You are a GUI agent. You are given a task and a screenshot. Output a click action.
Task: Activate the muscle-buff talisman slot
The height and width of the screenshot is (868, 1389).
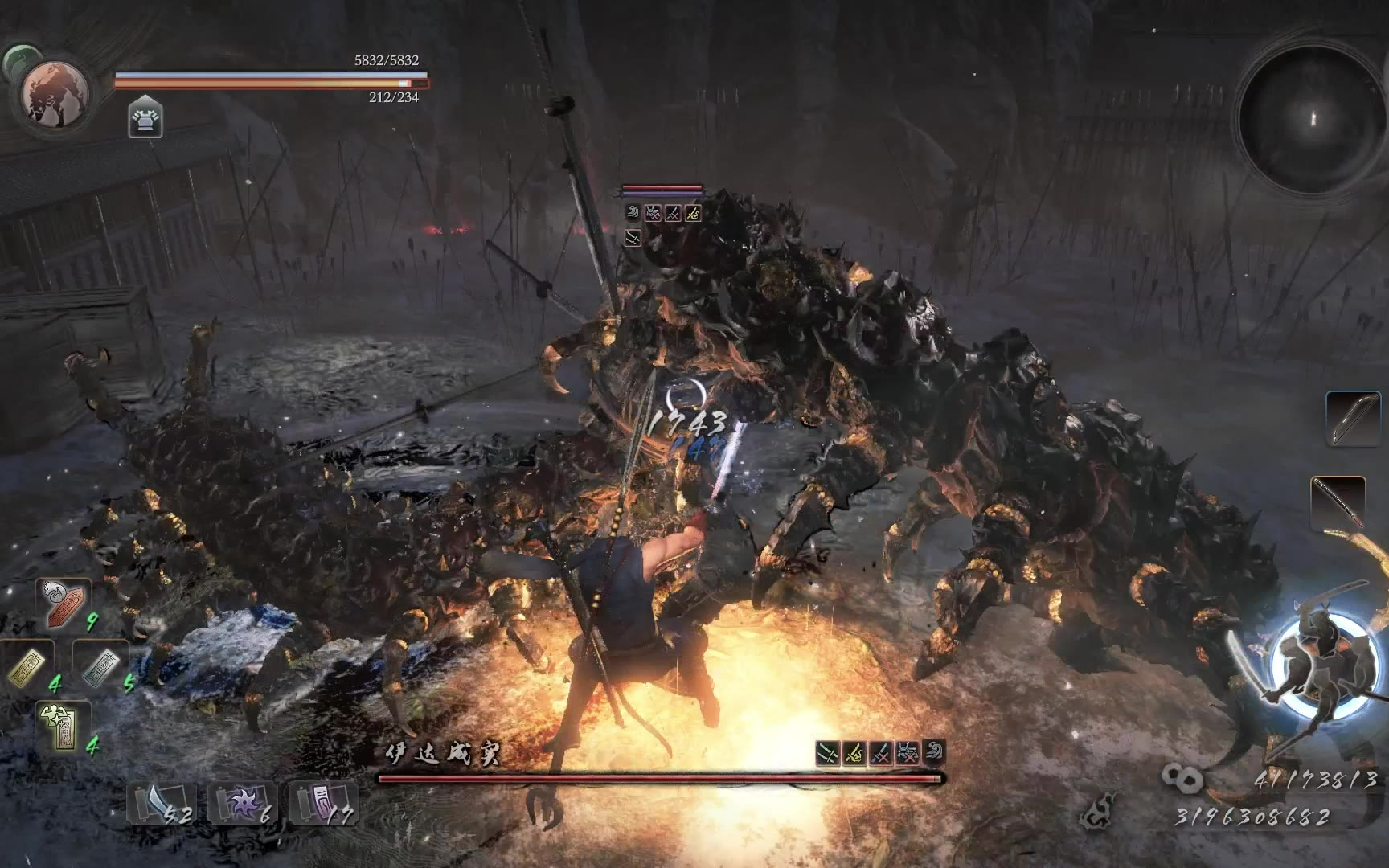point(63,727)
